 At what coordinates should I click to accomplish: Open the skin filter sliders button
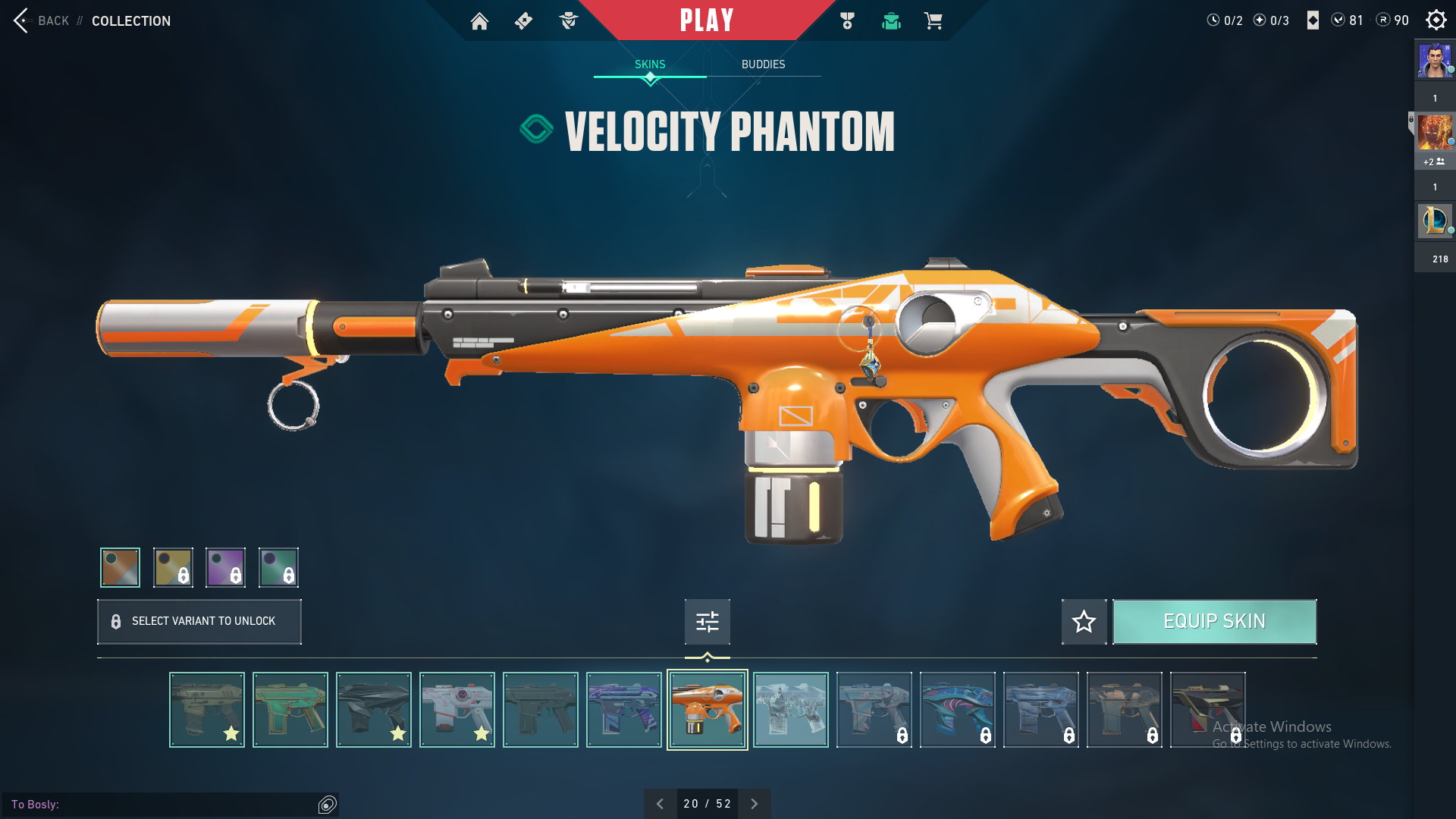[707, 622]
